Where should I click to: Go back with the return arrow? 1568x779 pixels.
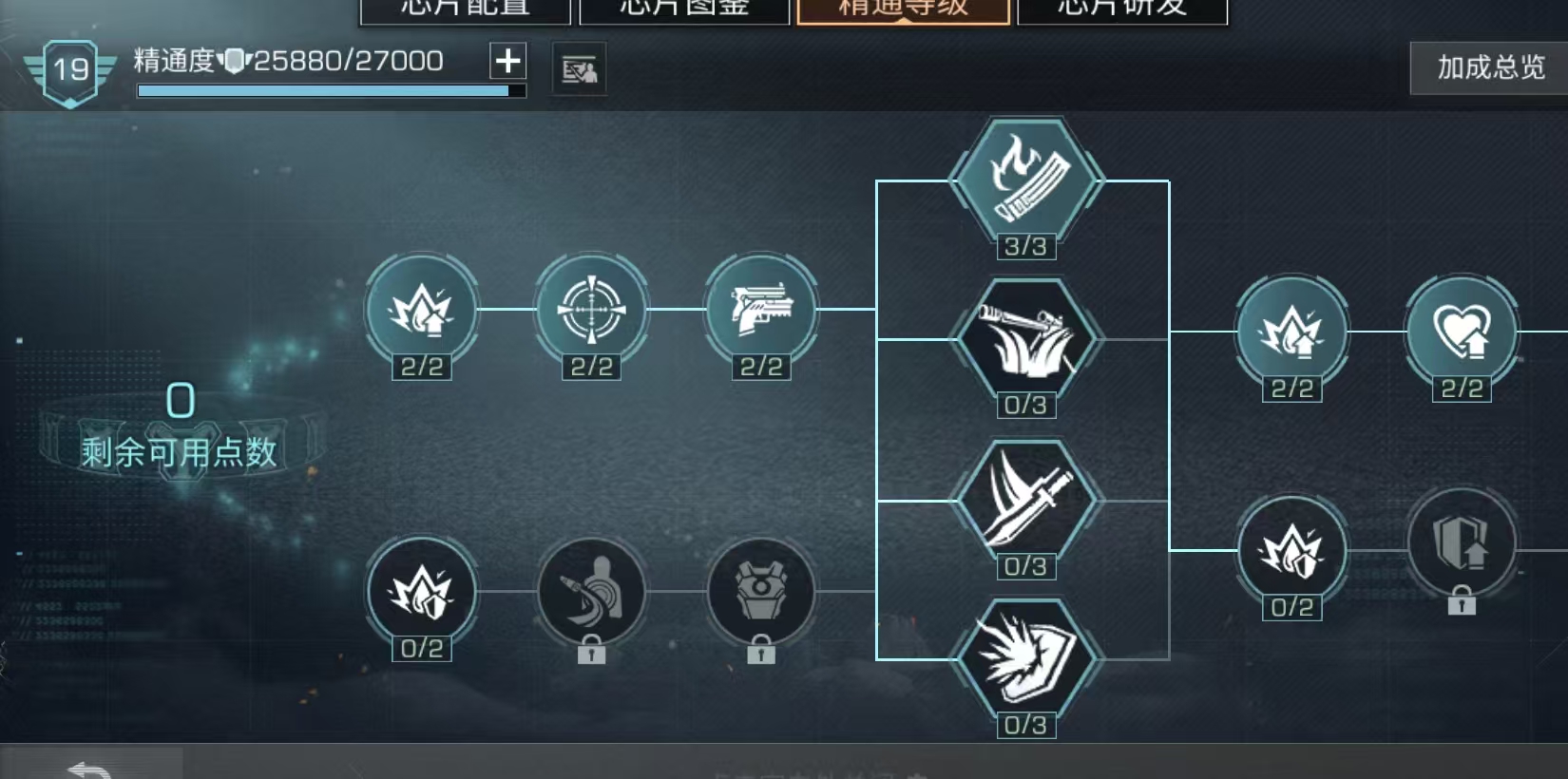(90, 768)
